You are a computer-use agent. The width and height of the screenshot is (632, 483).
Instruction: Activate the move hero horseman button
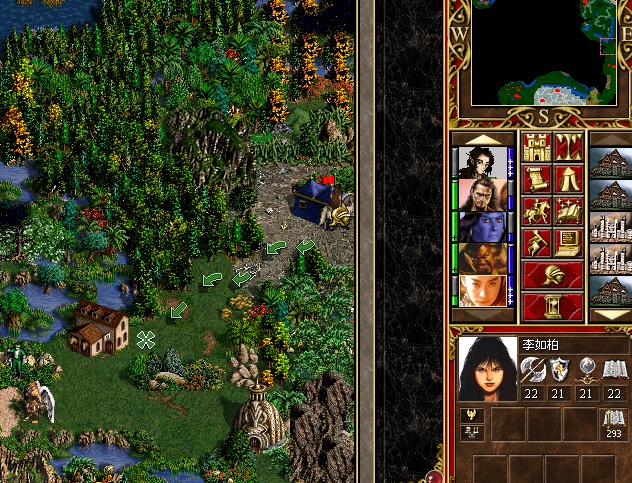click(536, 211)
